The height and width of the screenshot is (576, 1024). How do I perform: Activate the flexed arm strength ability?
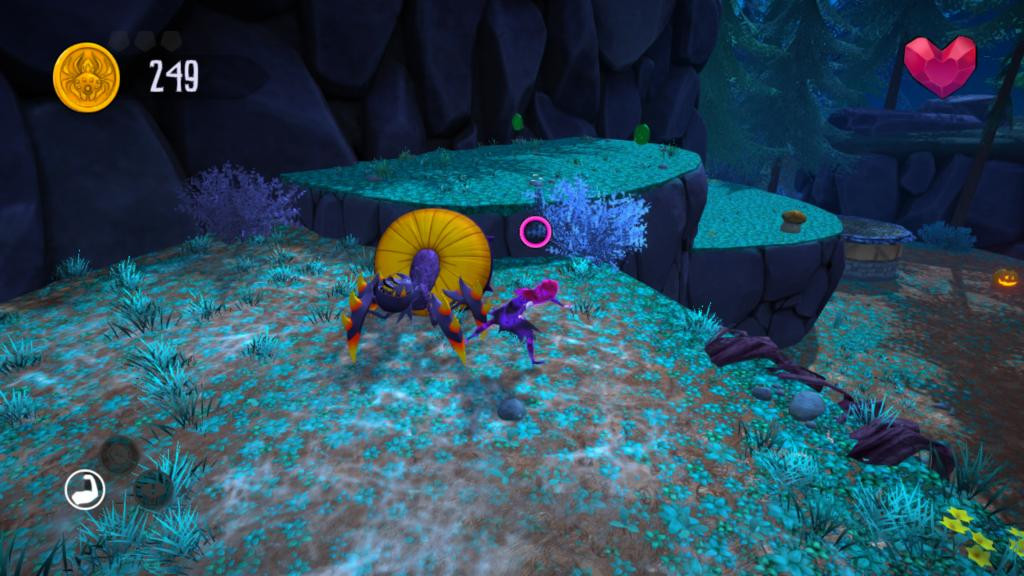click(85, 490)
